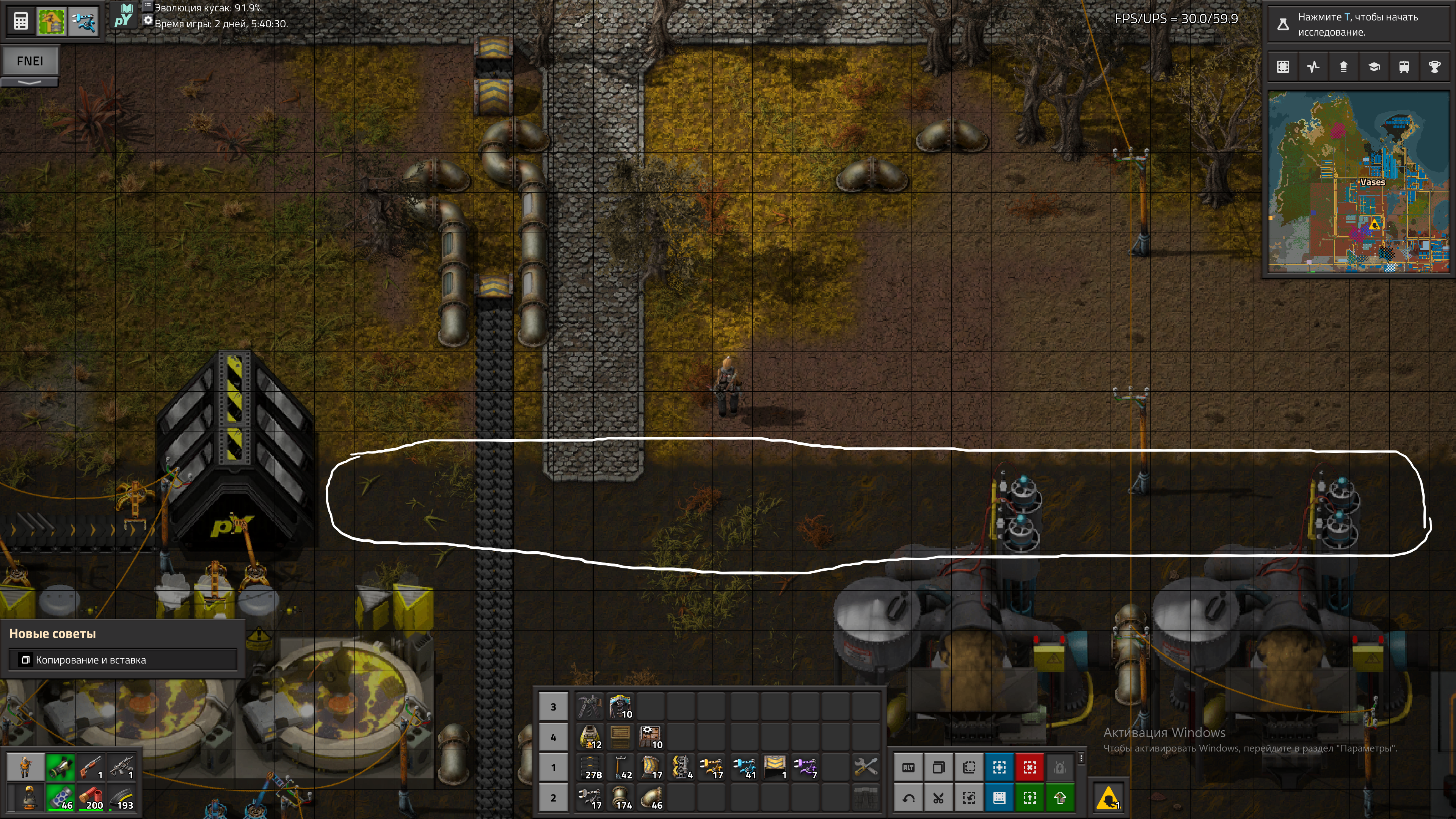
Task: Open the pY codex book button
Action: [123, 16]
